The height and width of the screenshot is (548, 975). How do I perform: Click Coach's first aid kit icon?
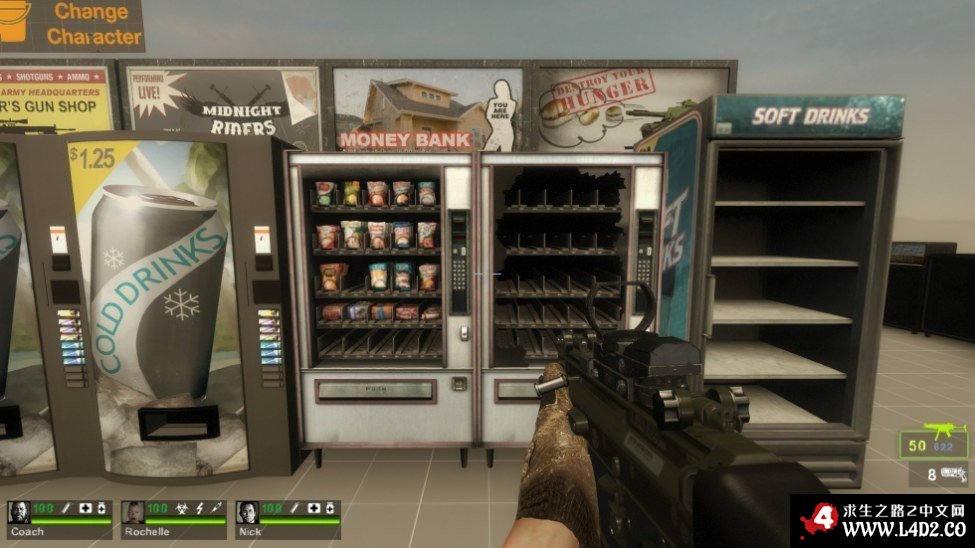[86, 509]
